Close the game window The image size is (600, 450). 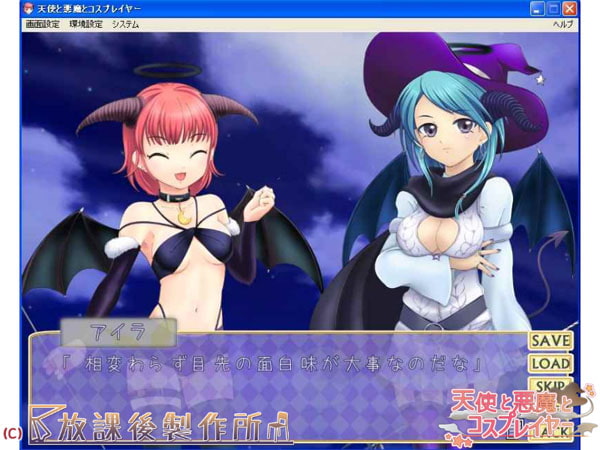click(570, 8)
